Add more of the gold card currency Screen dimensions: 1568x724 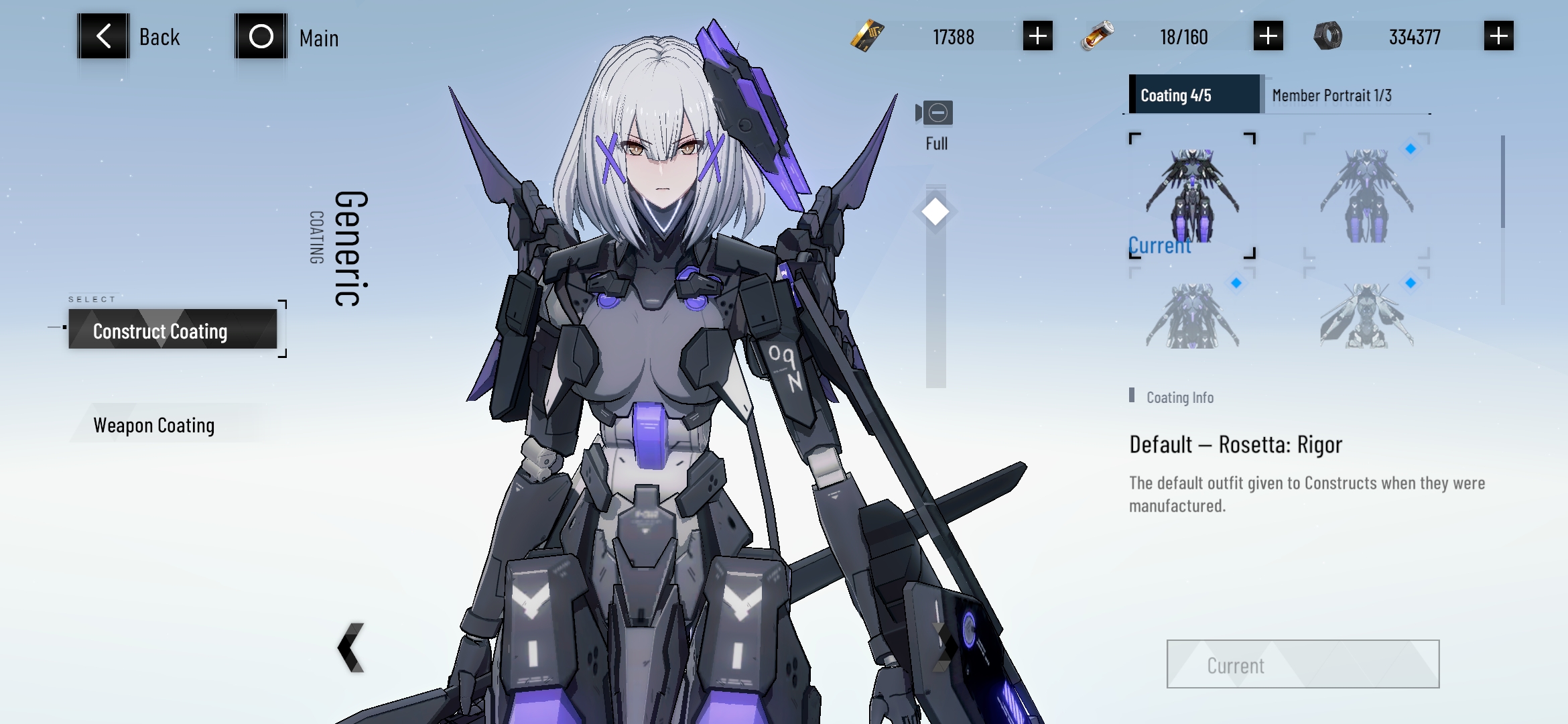click(x=1037, y=36)
